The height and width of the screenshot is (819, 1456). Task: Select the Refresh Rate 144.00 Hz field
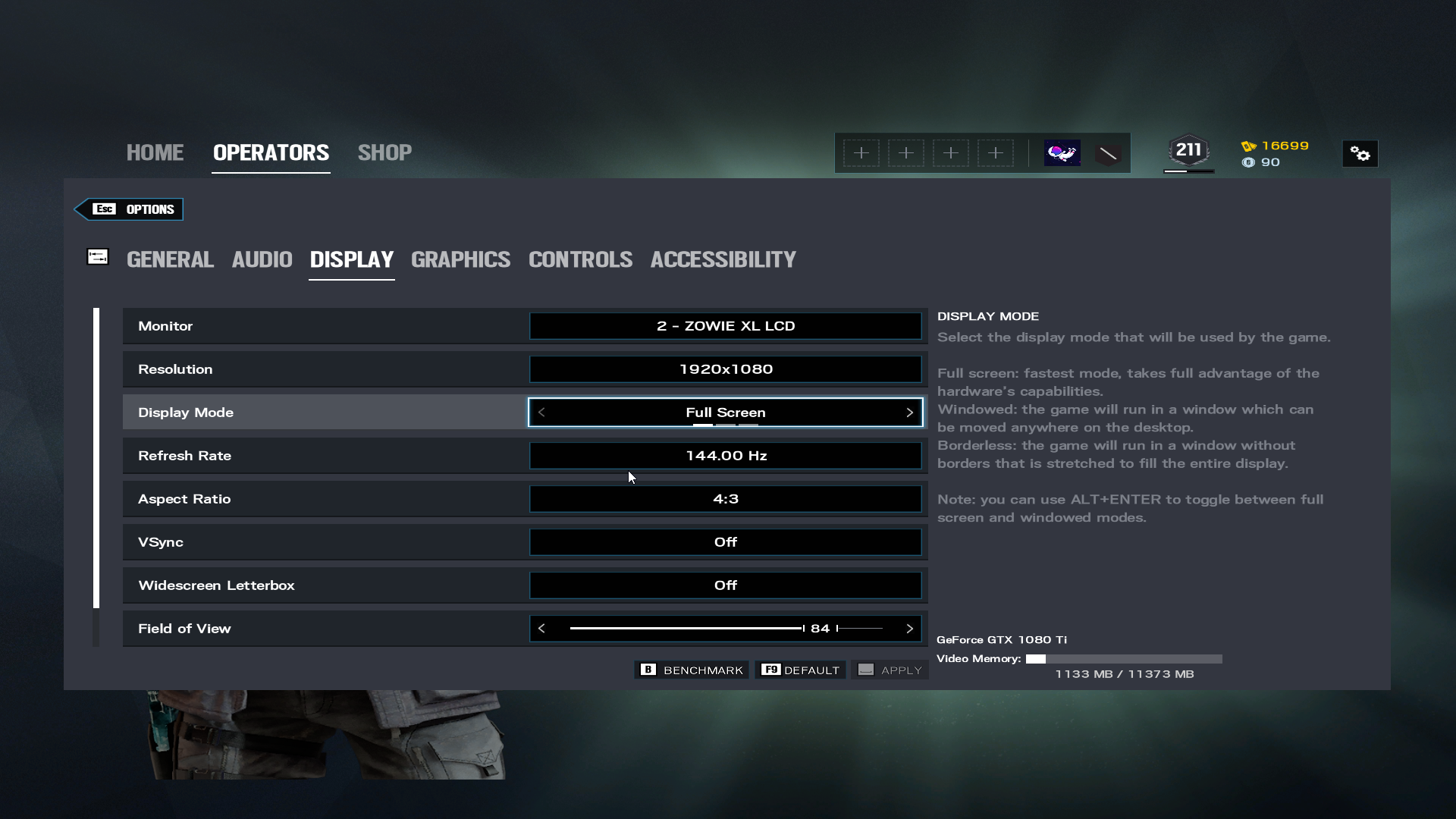(x=725, y=456)
